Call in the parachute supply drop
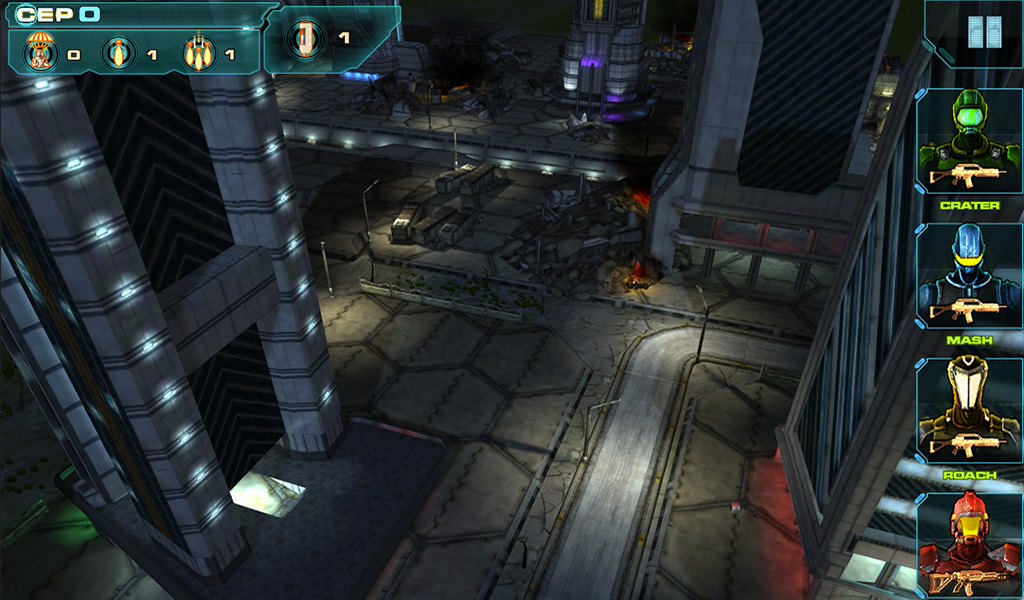 coord(40,52)
